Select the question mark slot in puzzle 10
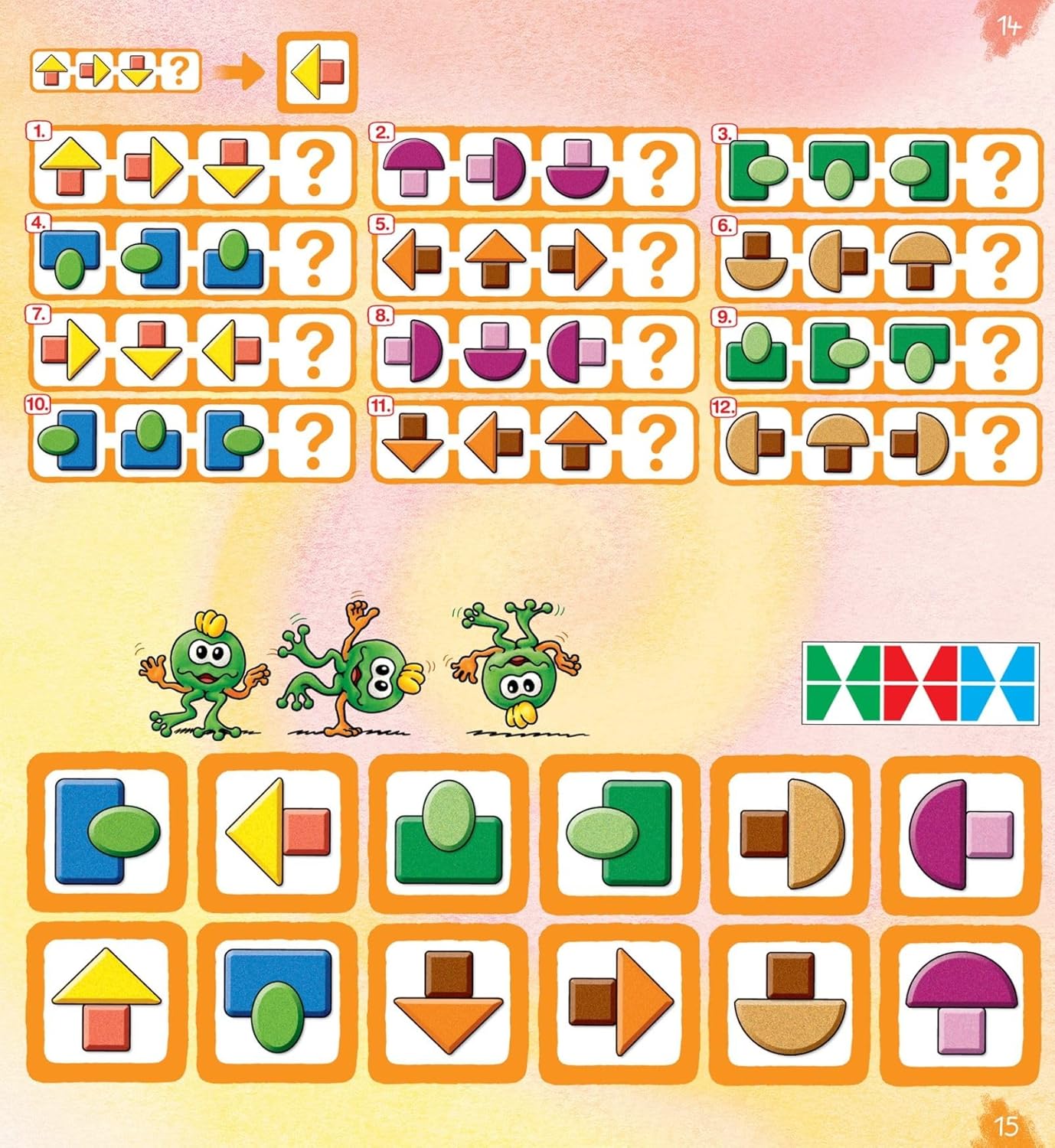Screen dimensions: 1055x1148 314,440
